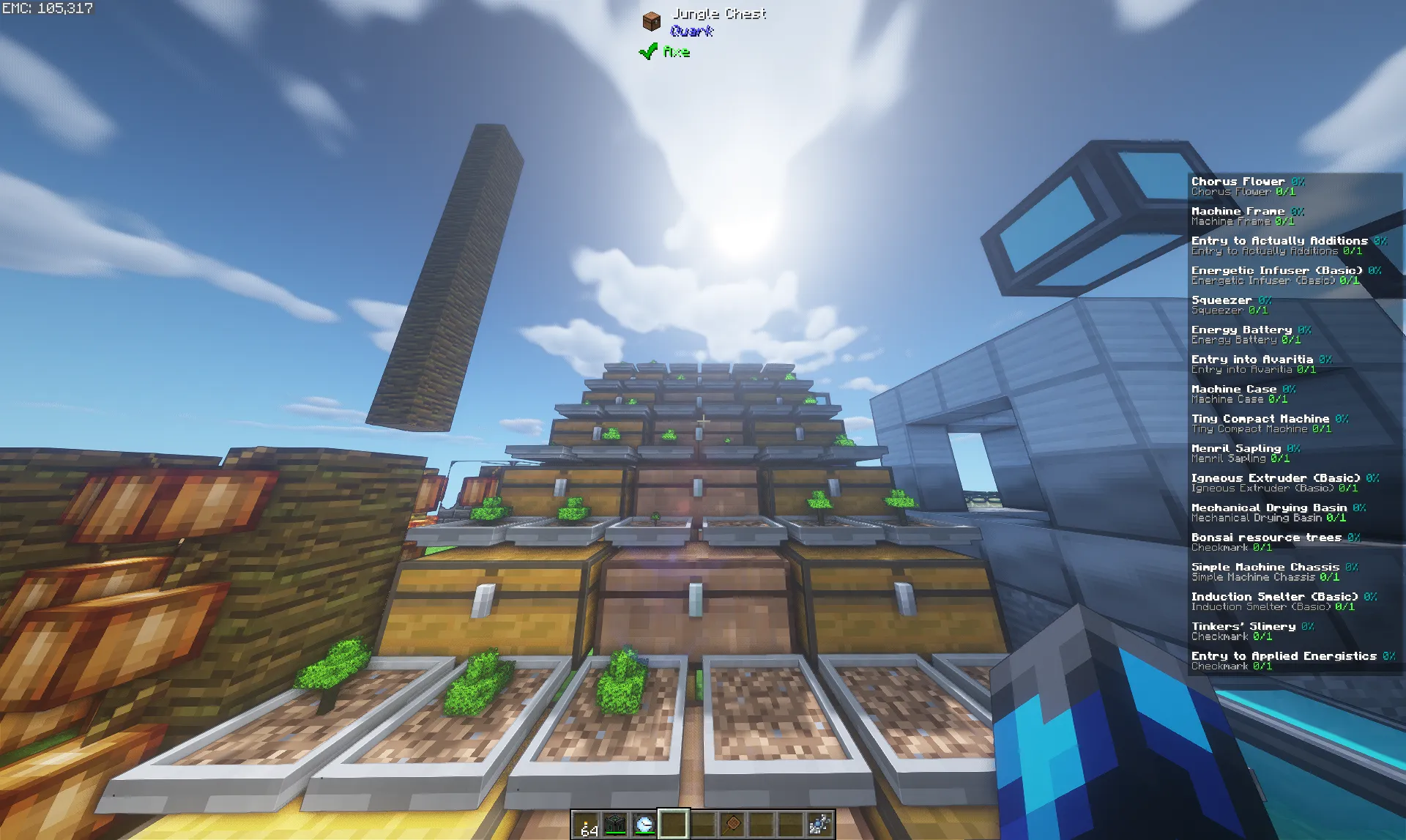Toggle completion of the Chorus Flower quest
The image size is (1406, 840).
pos(1236,181)
